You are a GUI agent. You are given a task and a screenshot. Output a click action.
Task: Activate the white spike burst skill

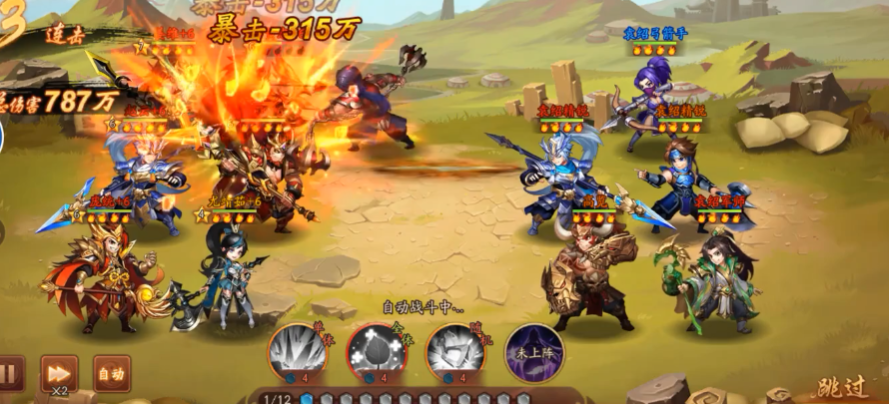(297, 351)
